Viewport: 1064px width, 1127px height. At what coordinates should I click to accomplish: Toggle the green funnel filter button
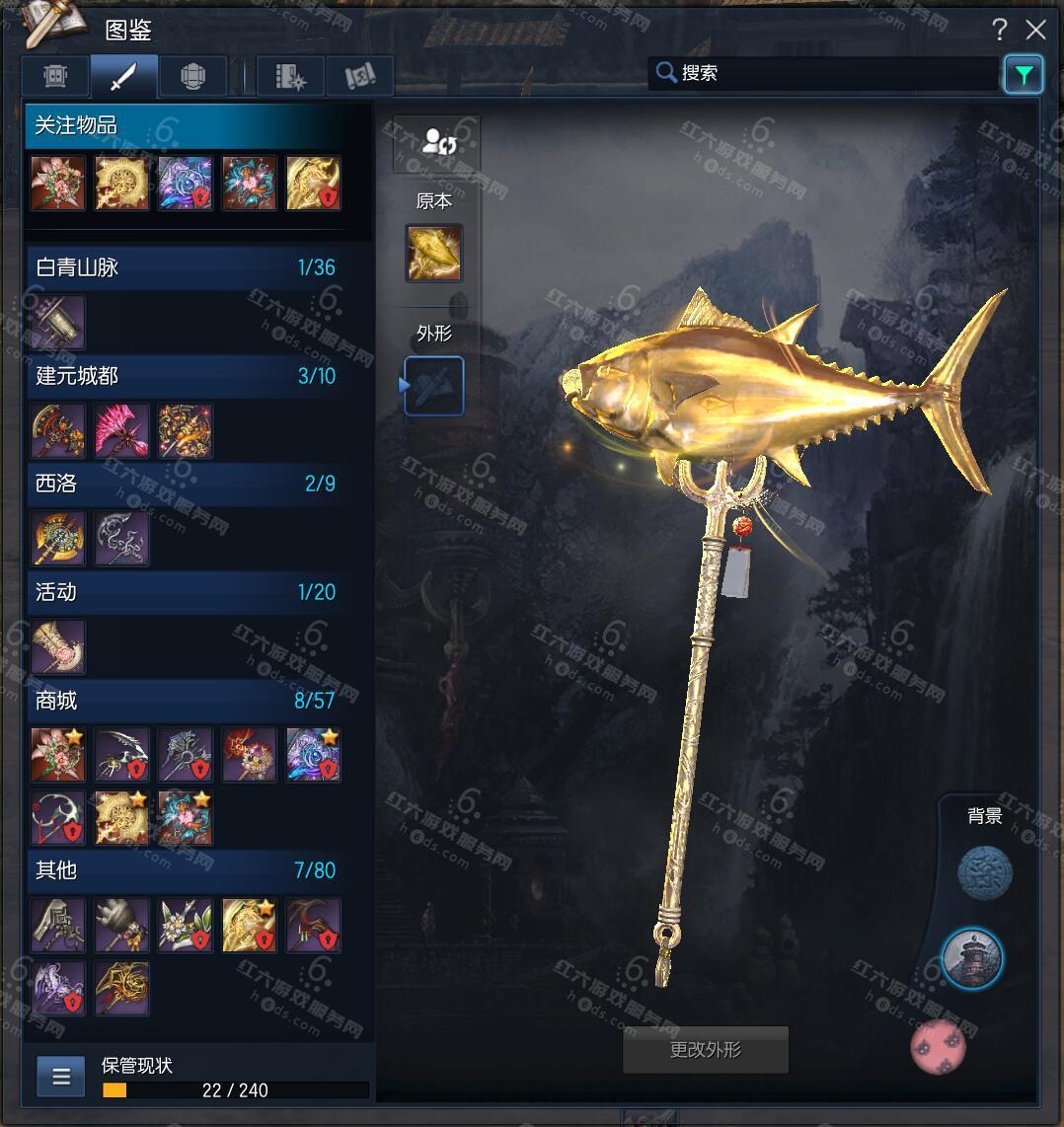click(1024, 74)
